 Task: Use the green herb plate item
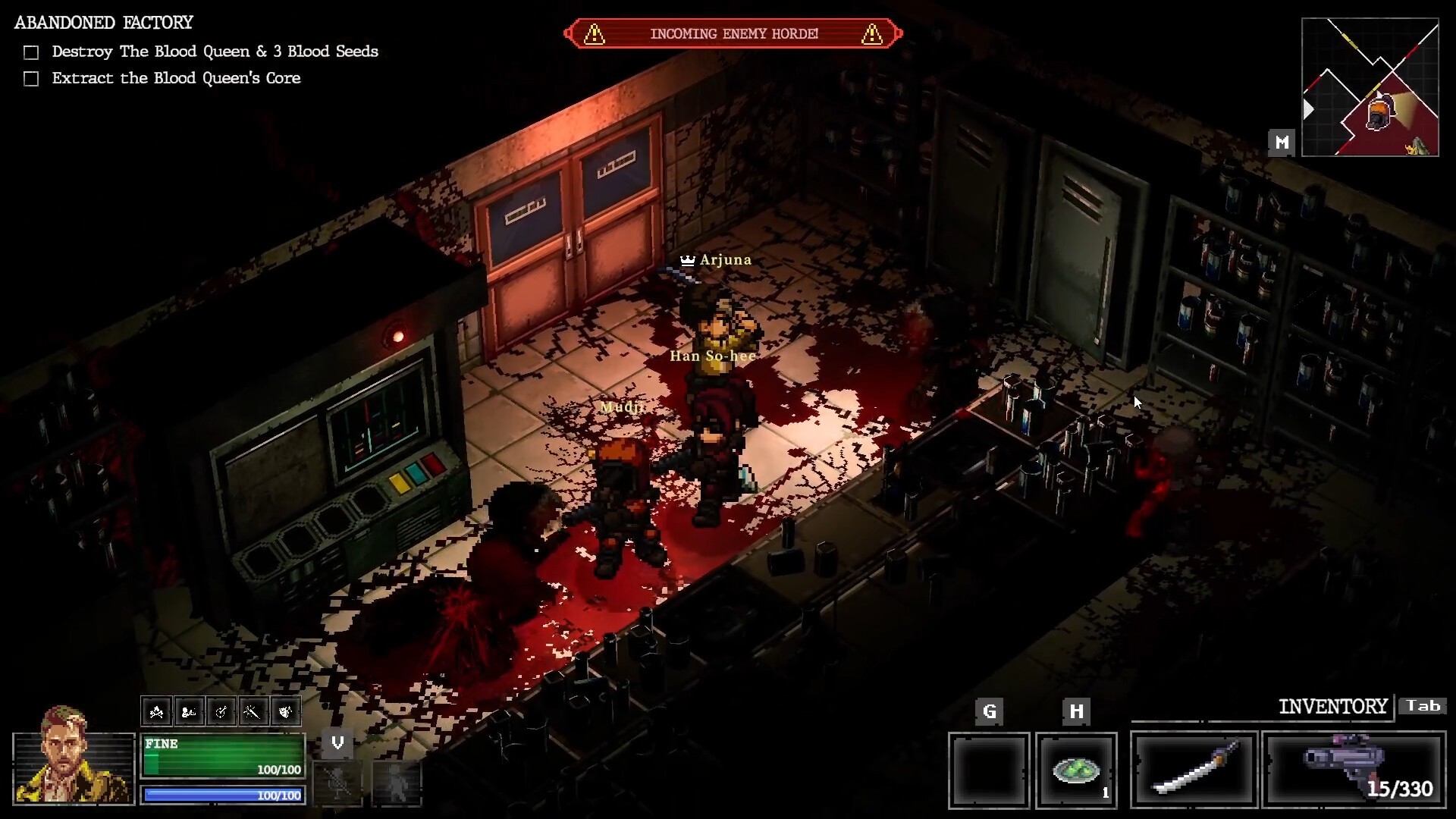click(x=1076, y=770)
